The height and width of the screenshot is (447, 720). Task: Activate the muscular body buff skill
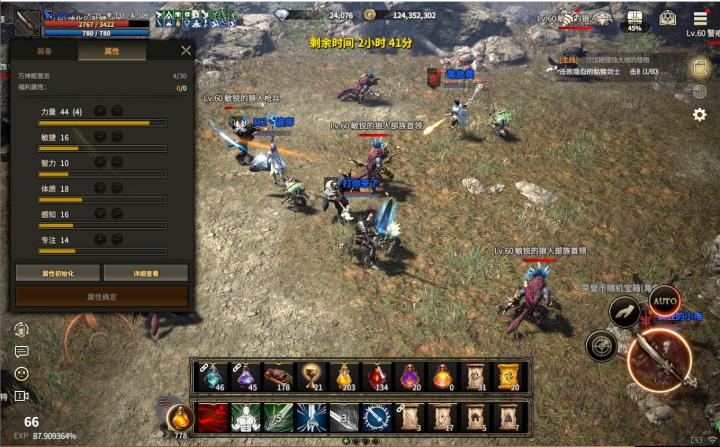coord(245,417)
